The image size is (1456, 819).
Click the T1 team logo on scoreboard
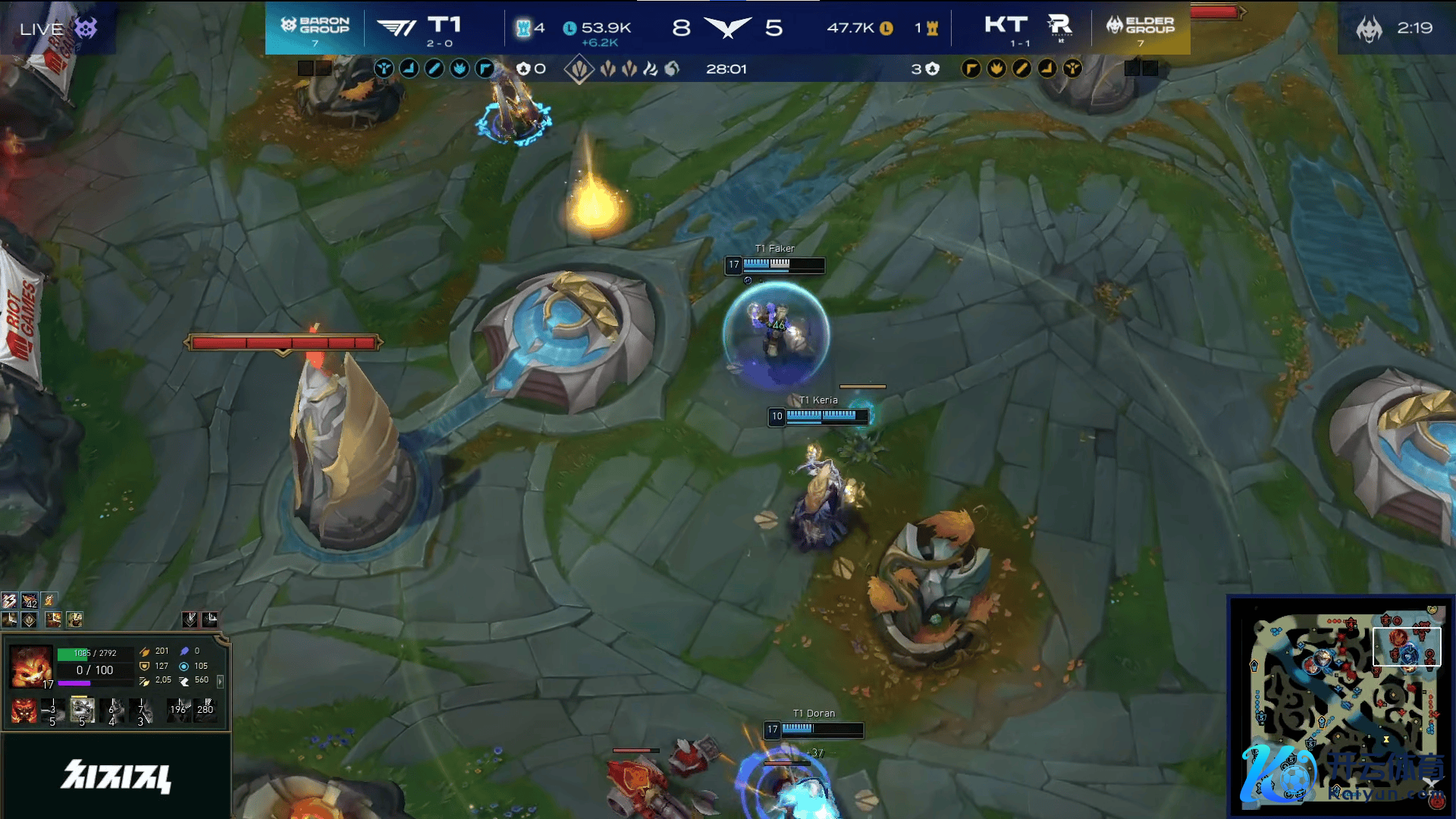(397, 28)
